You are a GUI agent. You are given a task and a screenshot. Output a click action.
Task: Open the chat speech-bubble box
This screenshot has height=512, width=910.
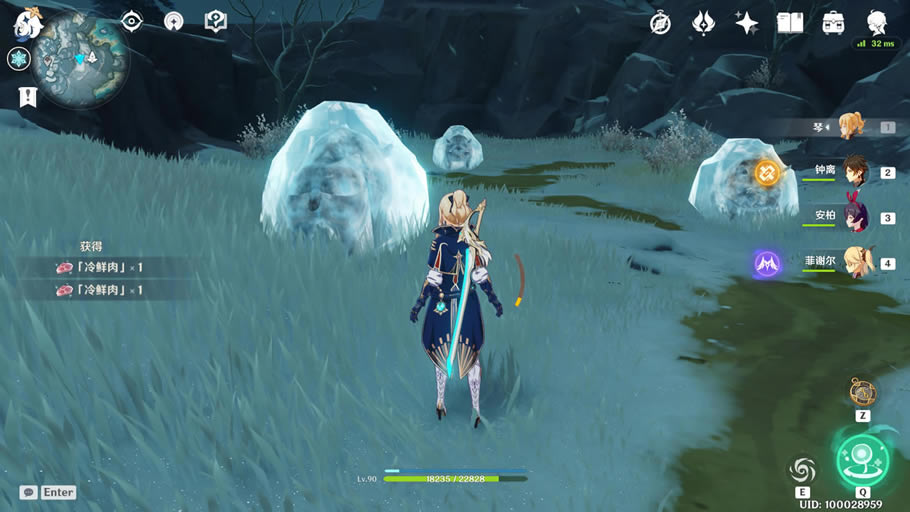(48, 492)
